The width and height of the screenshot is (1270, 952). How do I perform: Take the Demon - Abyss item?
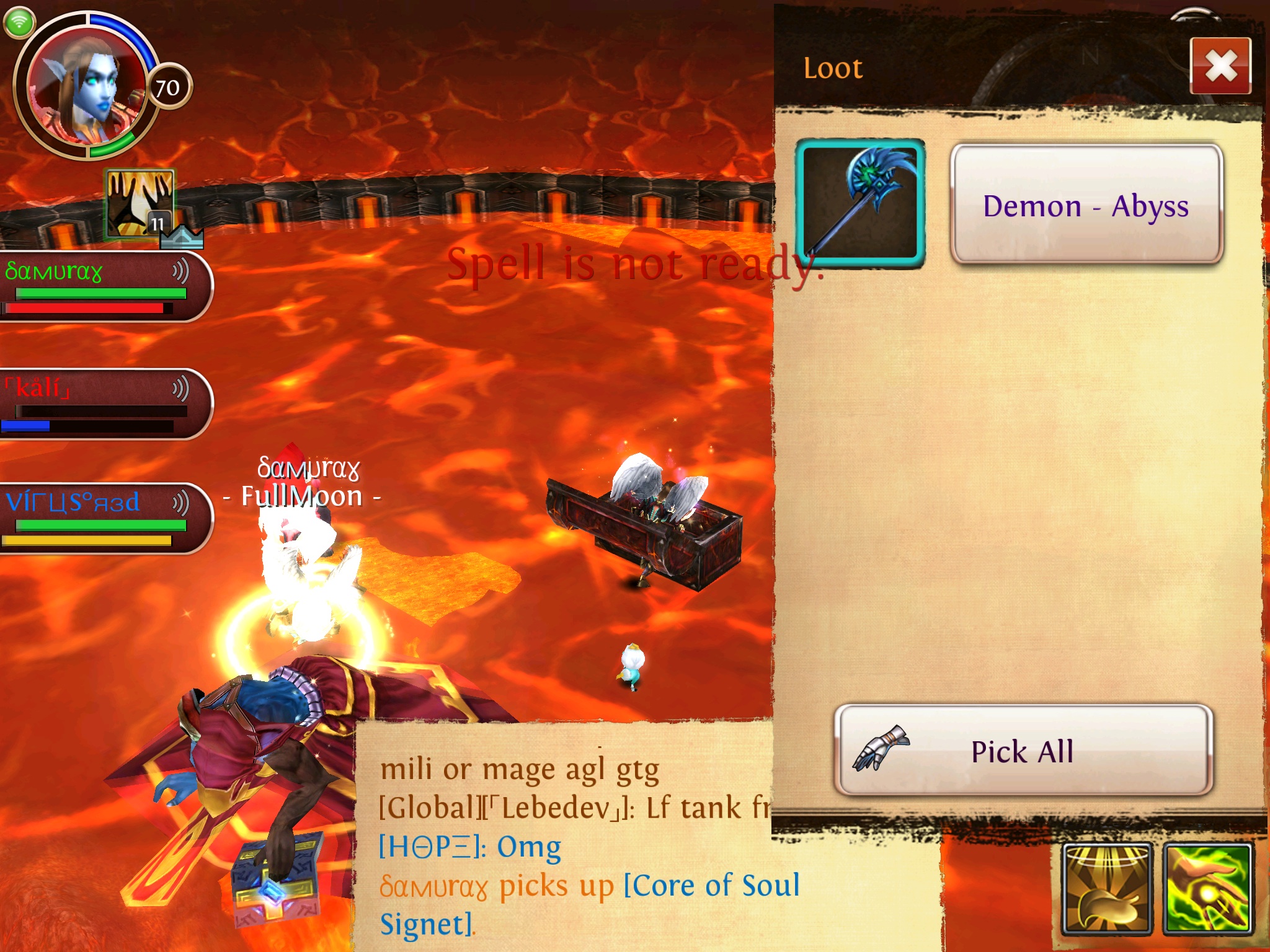pyautogui.click(x=1086, y=205)
